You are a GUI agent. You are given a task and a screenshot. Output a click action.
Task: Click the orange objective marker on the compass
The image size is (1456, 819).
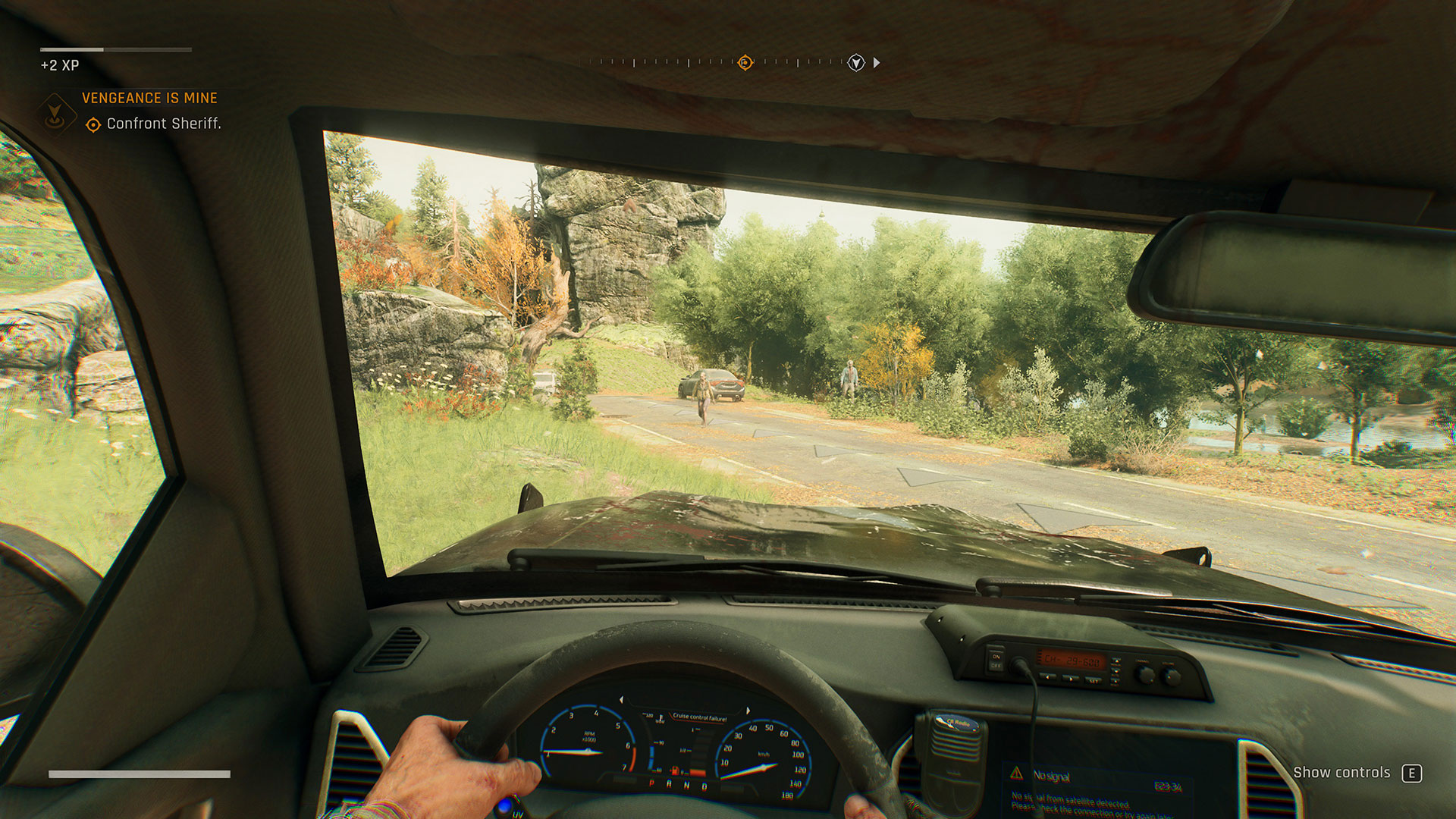(745, 63)
